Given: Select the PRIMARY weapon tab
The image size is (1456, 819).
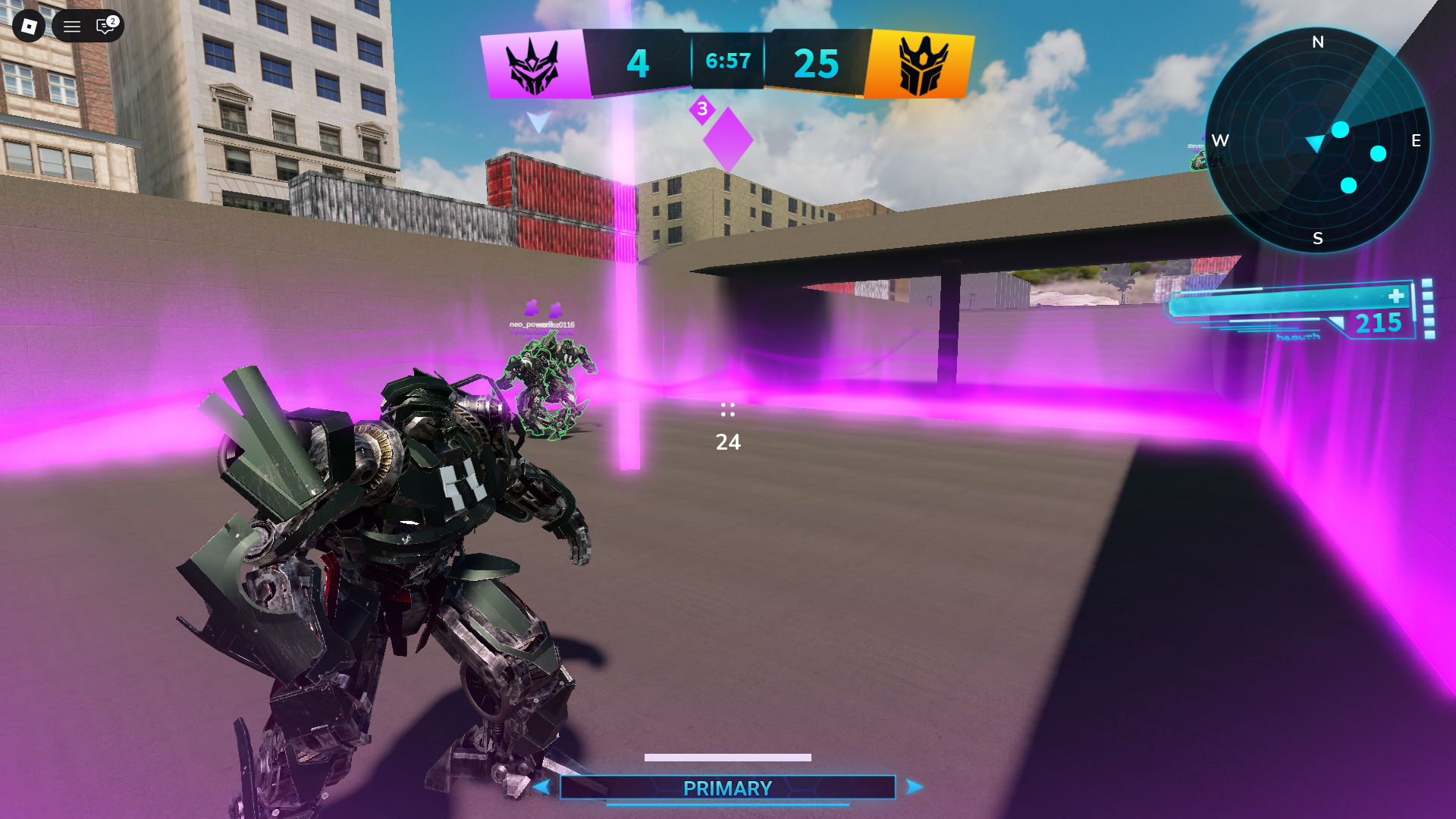Looking at the screenshot, I should [x=726, y=788].
